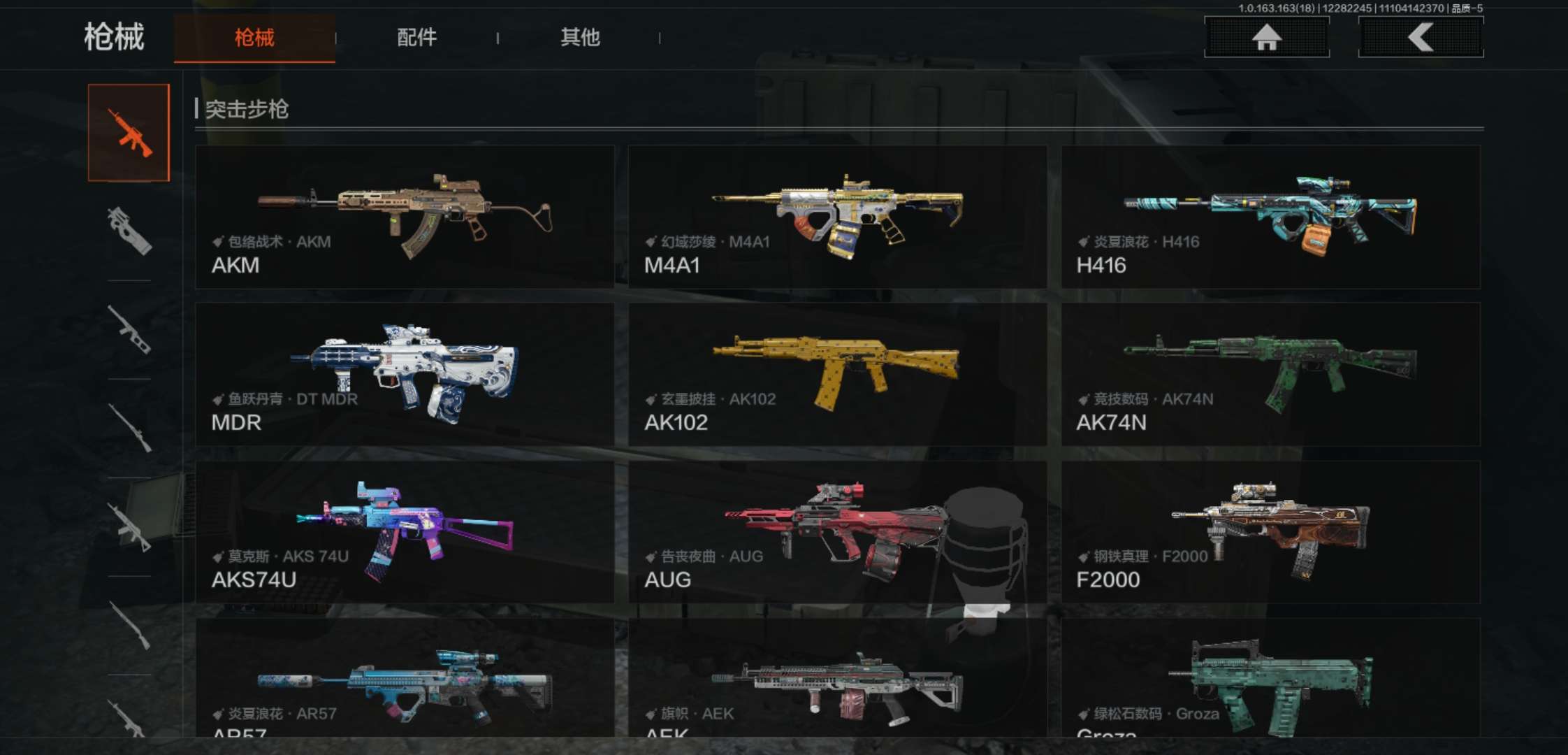Select the golden AK102 card
This screenshot has width=1568, height=755.
click(837, 374)
